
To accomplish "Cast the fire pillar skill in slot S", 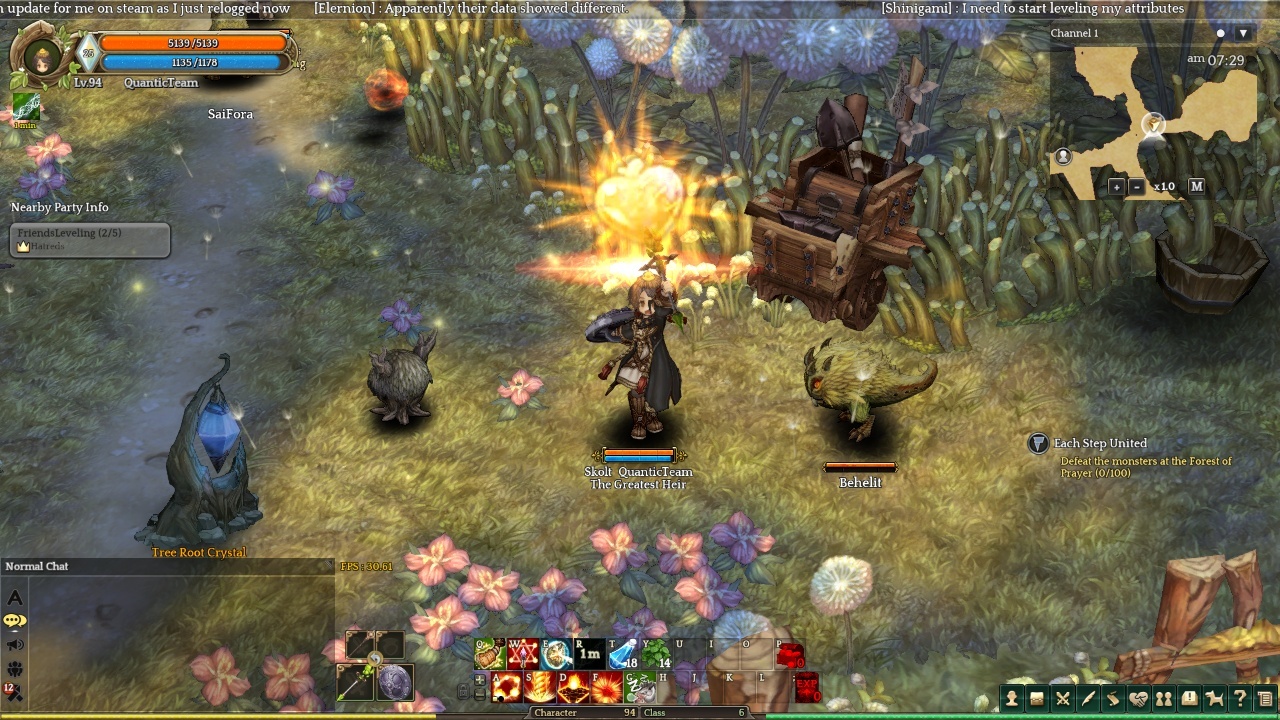I will (541, 688).
